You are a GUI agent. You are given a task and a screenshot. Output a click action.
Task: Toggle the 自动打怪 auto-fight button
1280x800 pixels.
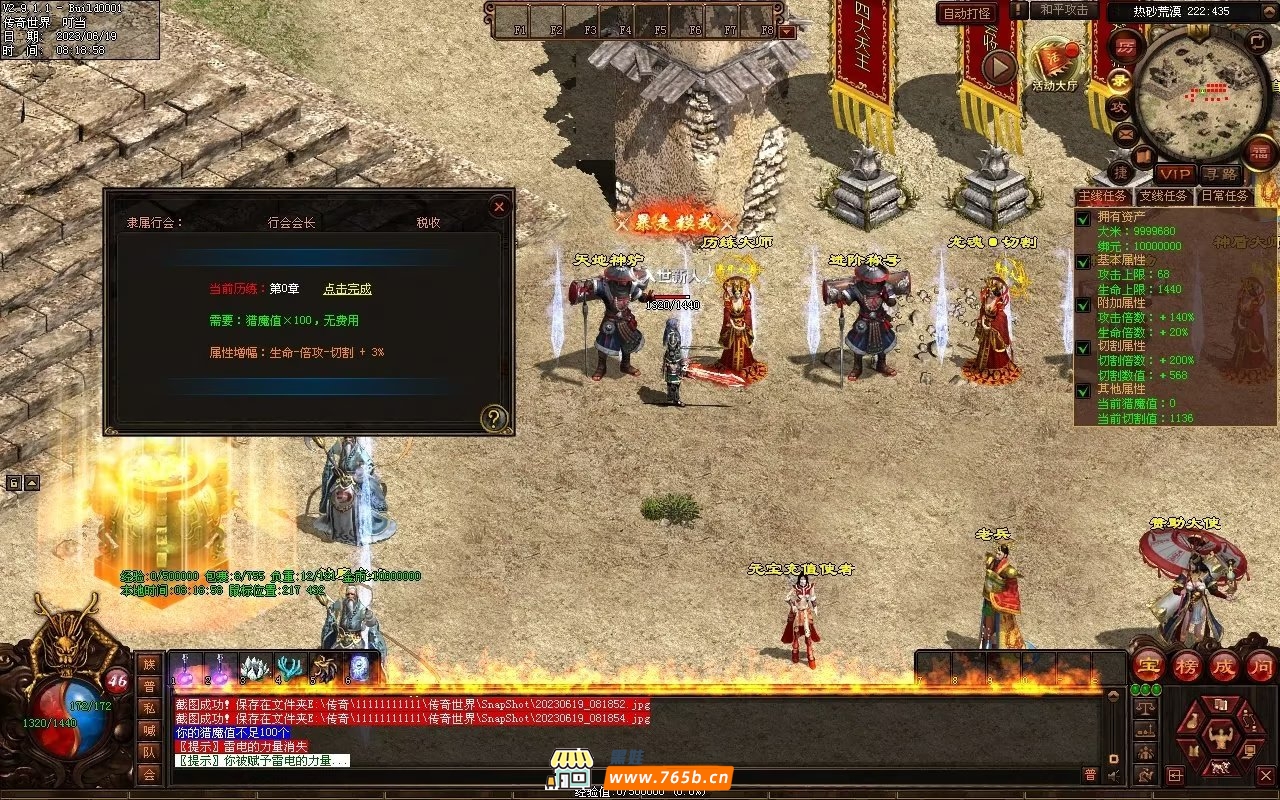(x=966, y=14)
